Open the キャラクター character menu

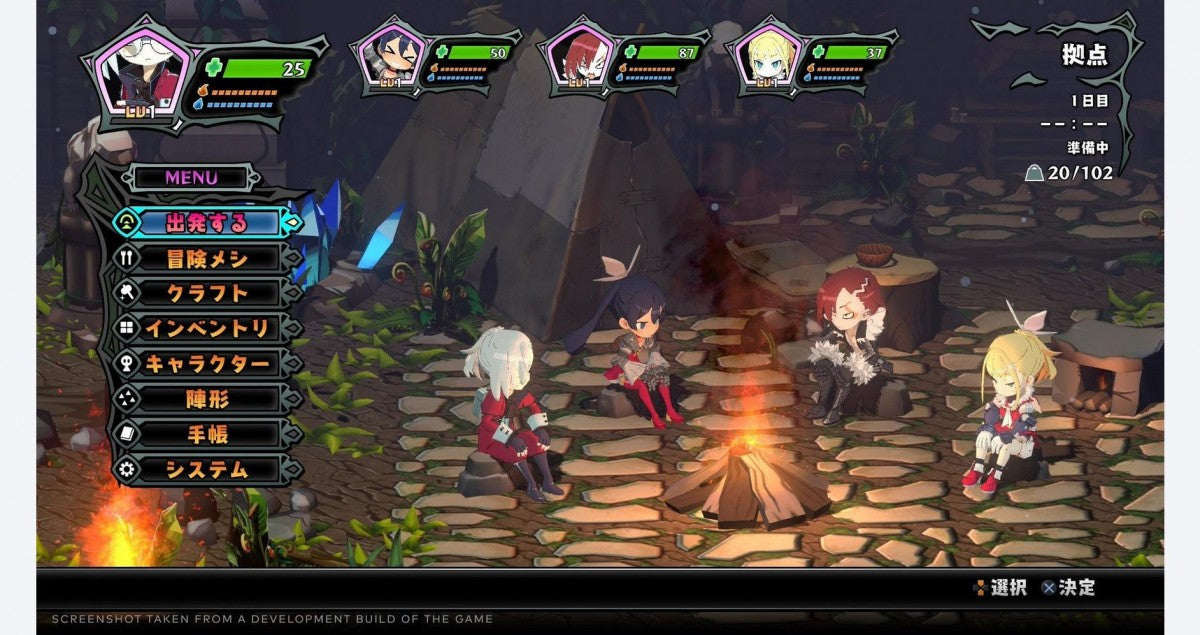(207, 363)
